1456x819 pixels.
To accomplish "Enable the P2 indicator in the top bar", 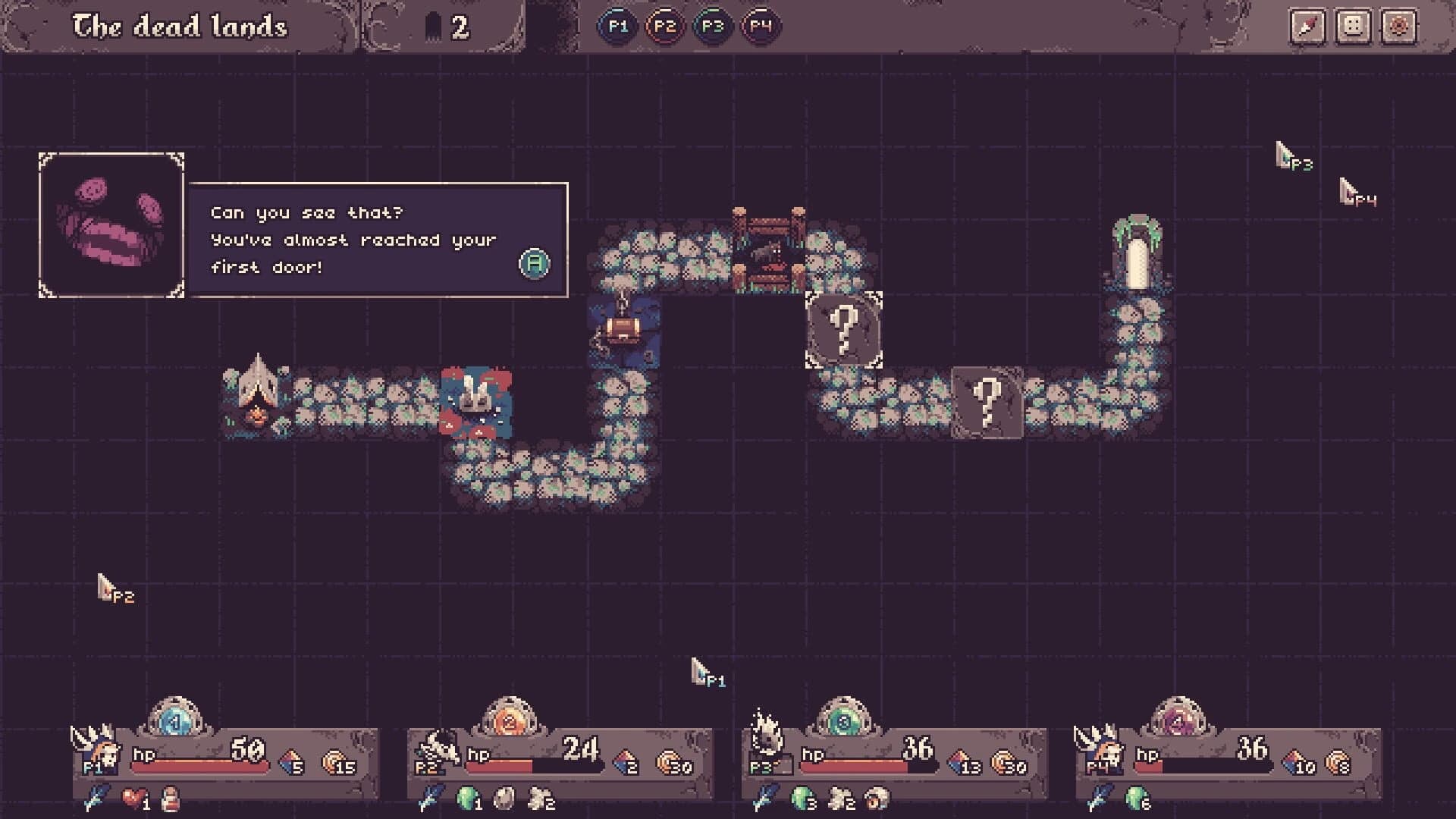I will [666, 25].
